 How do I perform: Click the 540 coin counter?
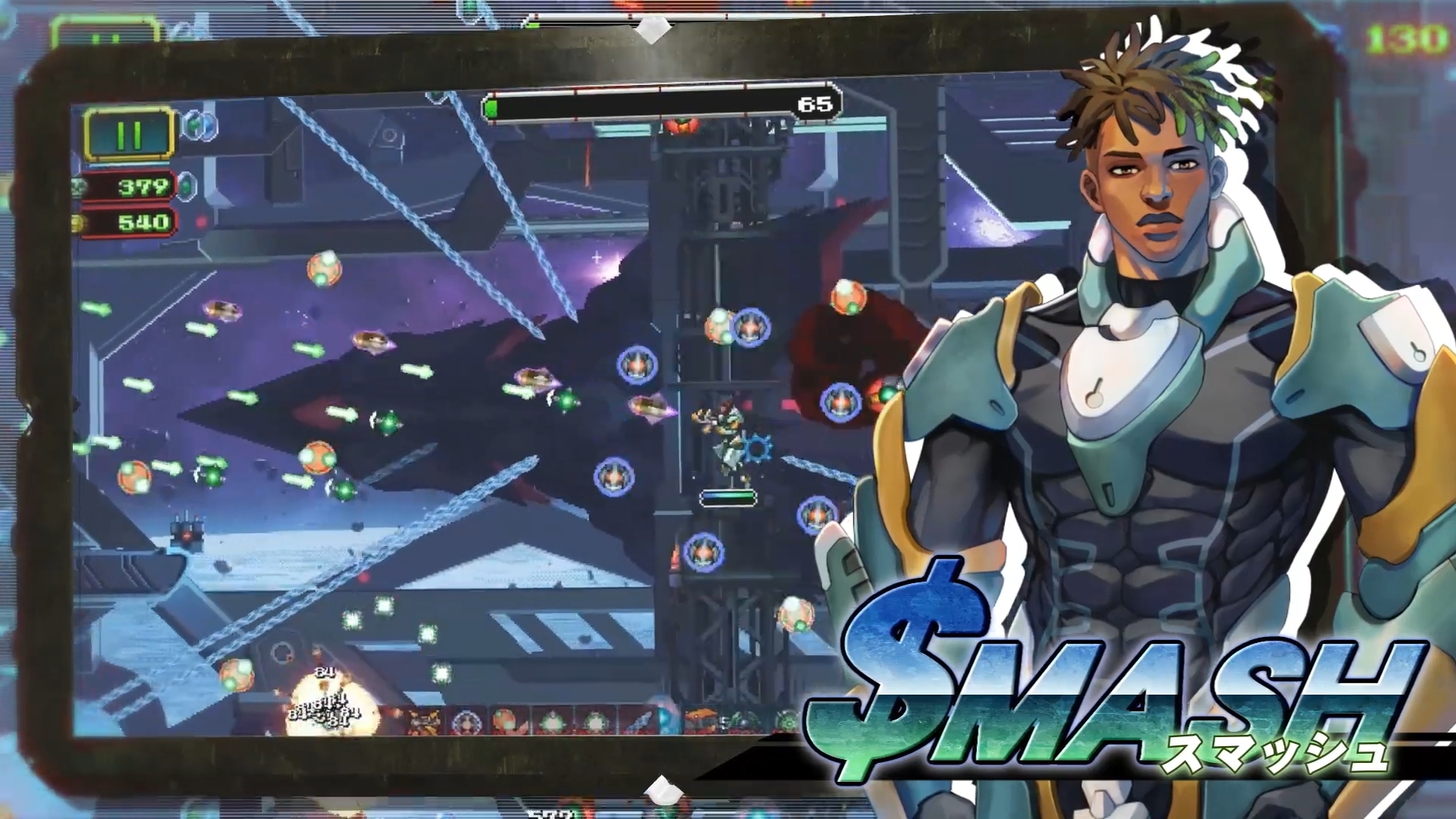143,223
